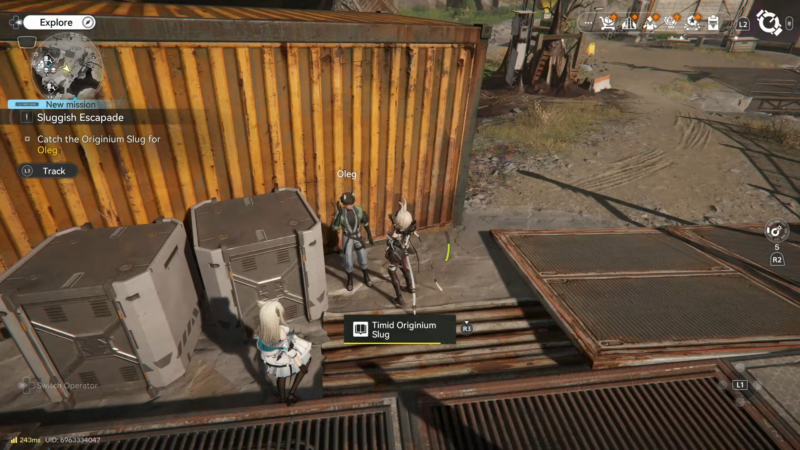The width and height of the screenshot is (800, 450).
Task: Open the clipboard icon in top bar
Action: coord(713,22)
